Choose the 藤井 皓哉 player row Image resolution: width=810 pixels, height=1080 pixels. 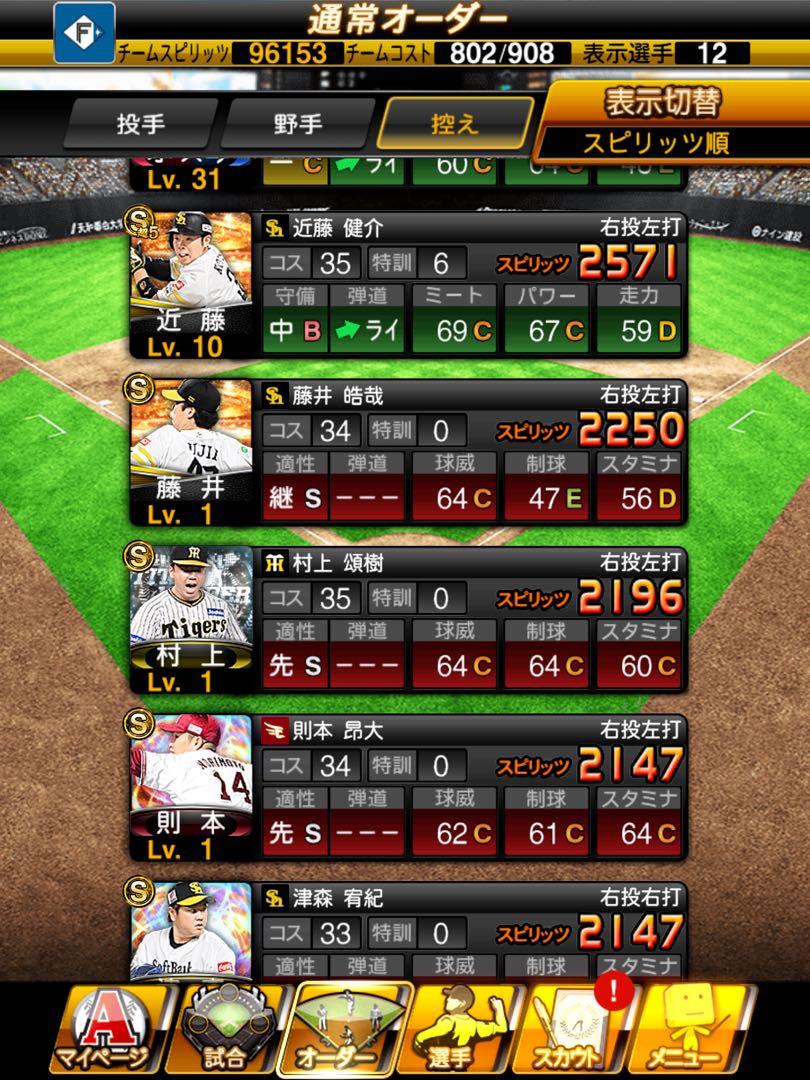click(x=408, y=450)
